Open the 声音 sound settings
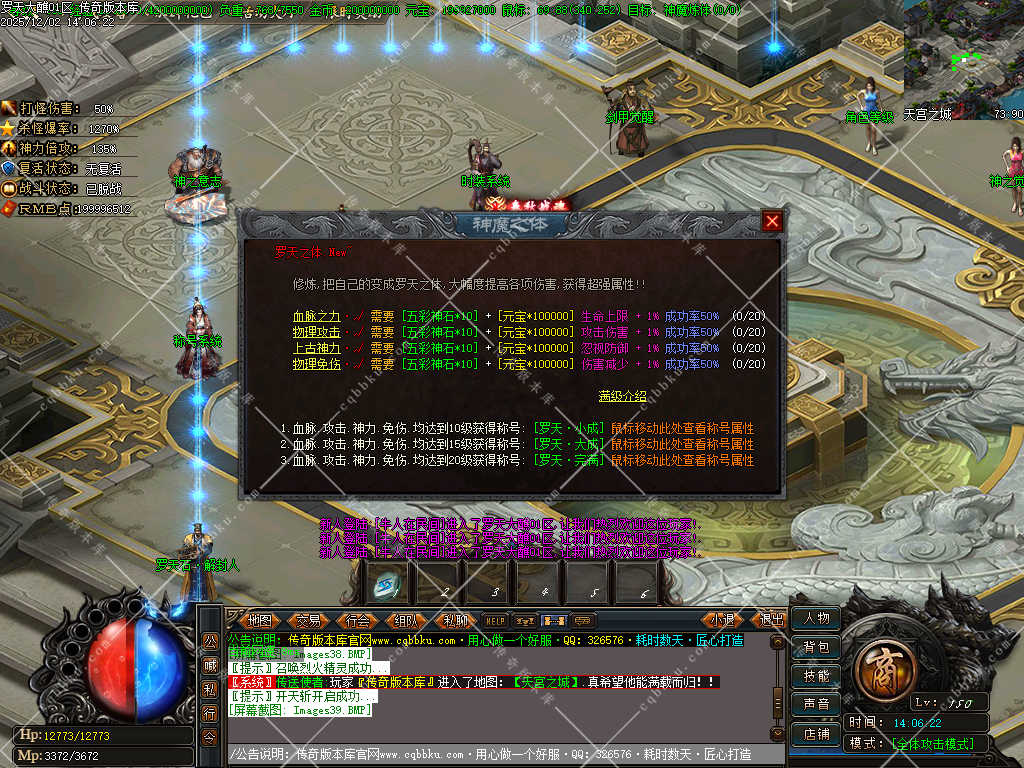This screenshot has height=768, width=1024. [x=816, y=705]
